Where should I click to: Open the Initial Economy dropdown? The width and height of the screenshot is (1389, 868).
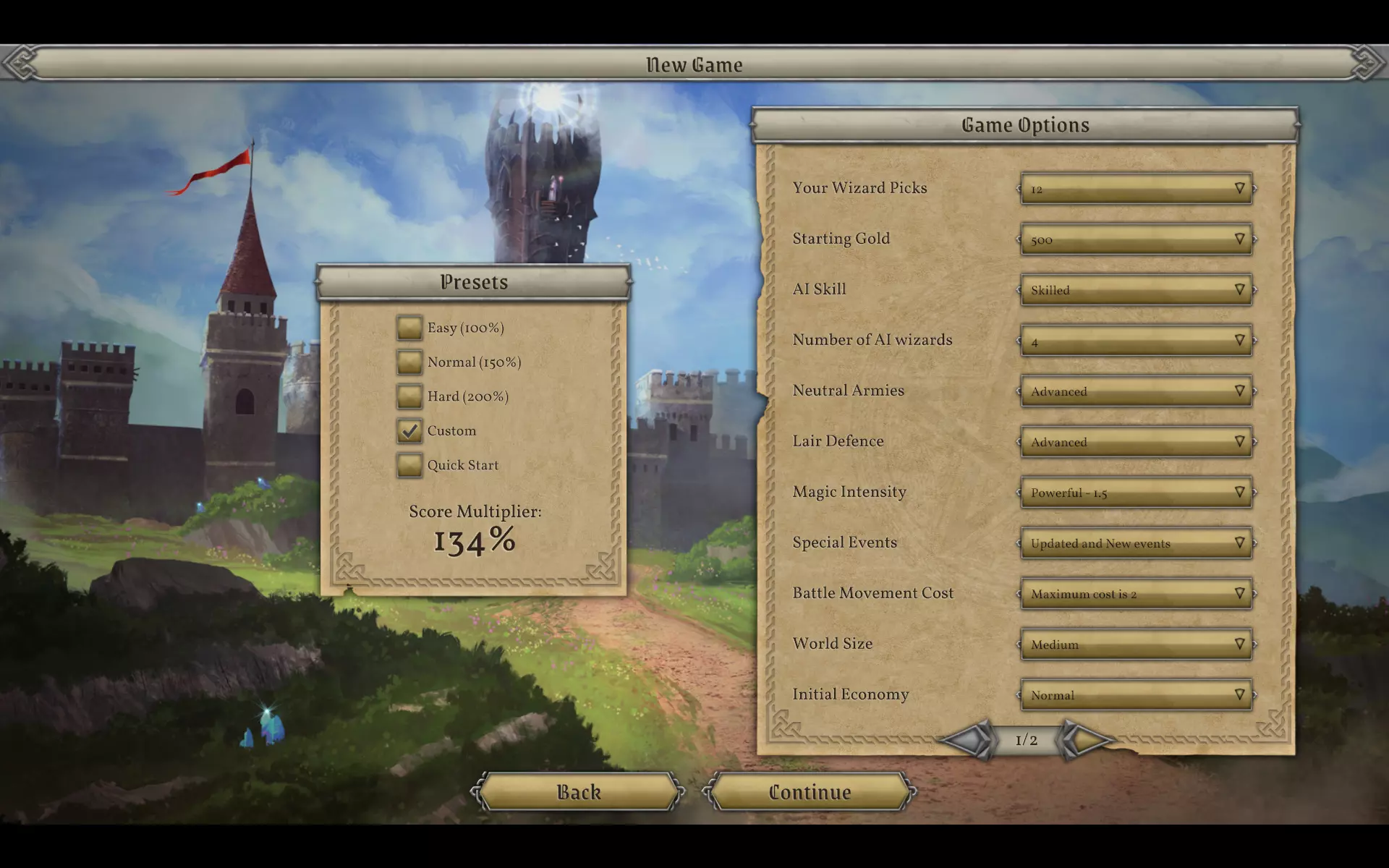click(1136, 695)
